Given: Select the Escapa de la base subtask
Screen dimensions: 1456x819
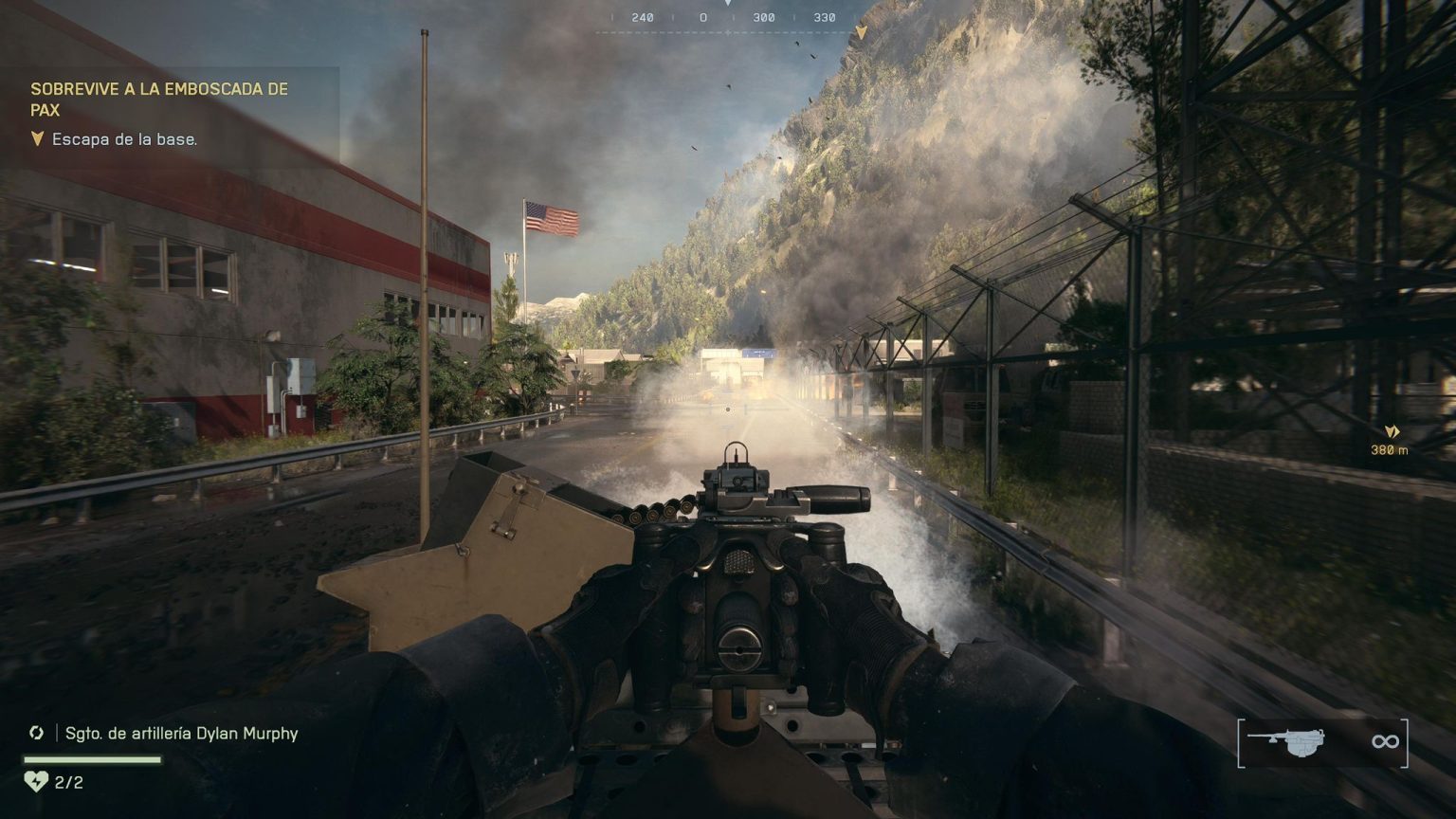Looking at the screenshot, I should pyautogui.click(x=124, y=138).
